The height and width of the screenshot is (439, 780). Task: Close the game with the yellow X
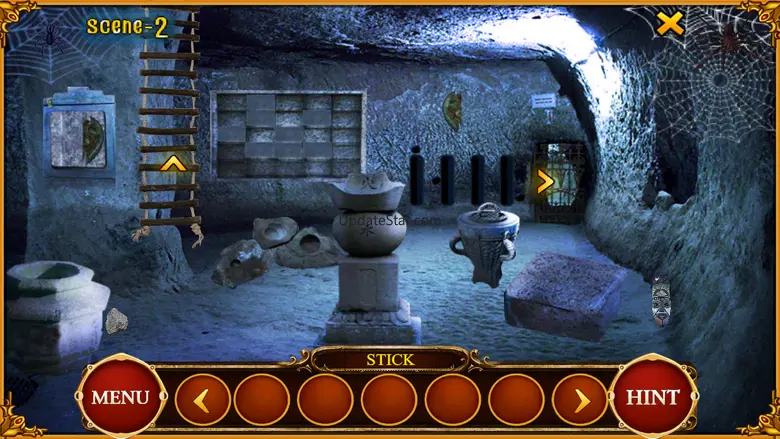point(670,24)
